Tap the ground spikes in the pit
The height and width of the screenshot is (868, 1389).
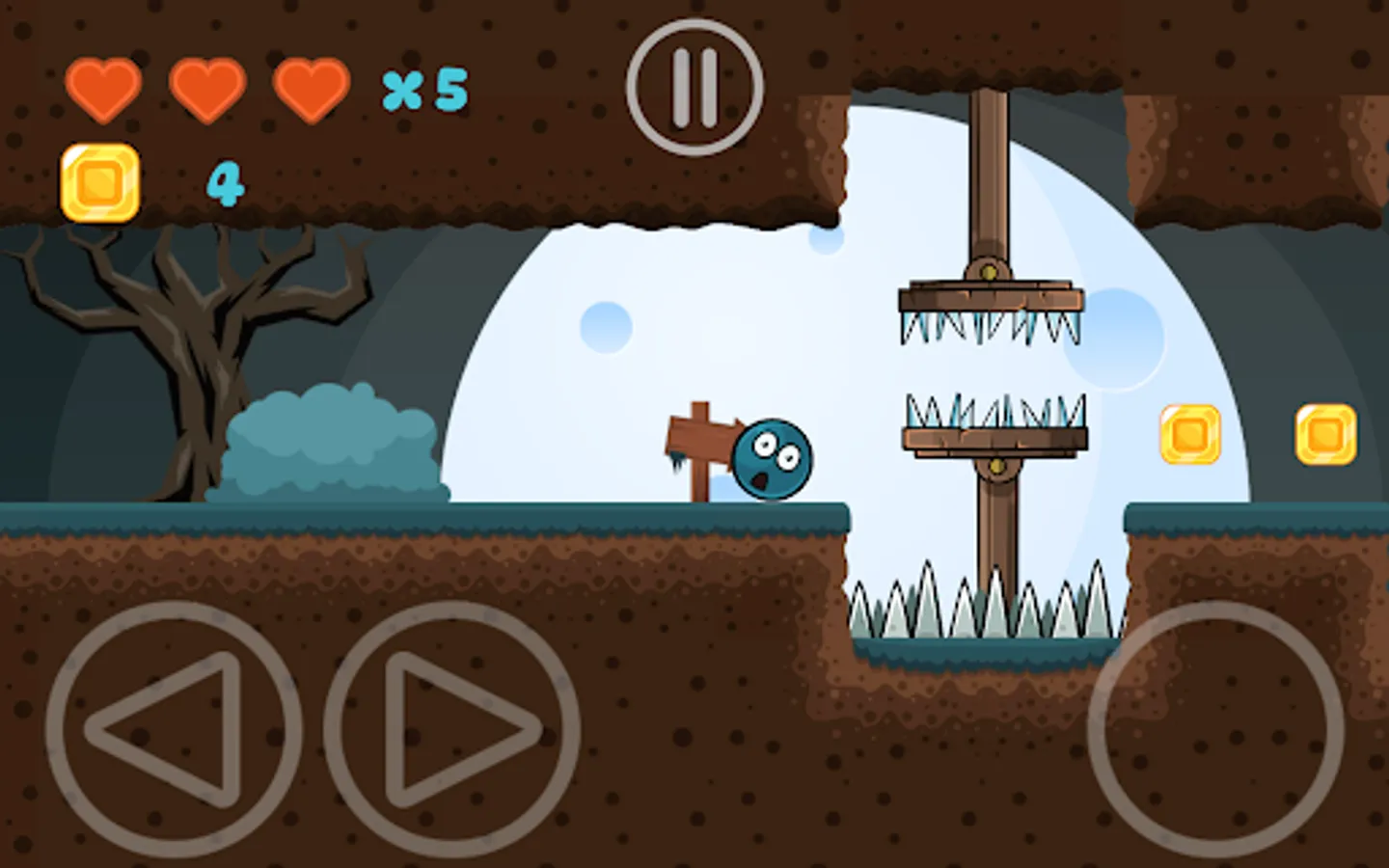pyautogui.click(x=984, y=608)
